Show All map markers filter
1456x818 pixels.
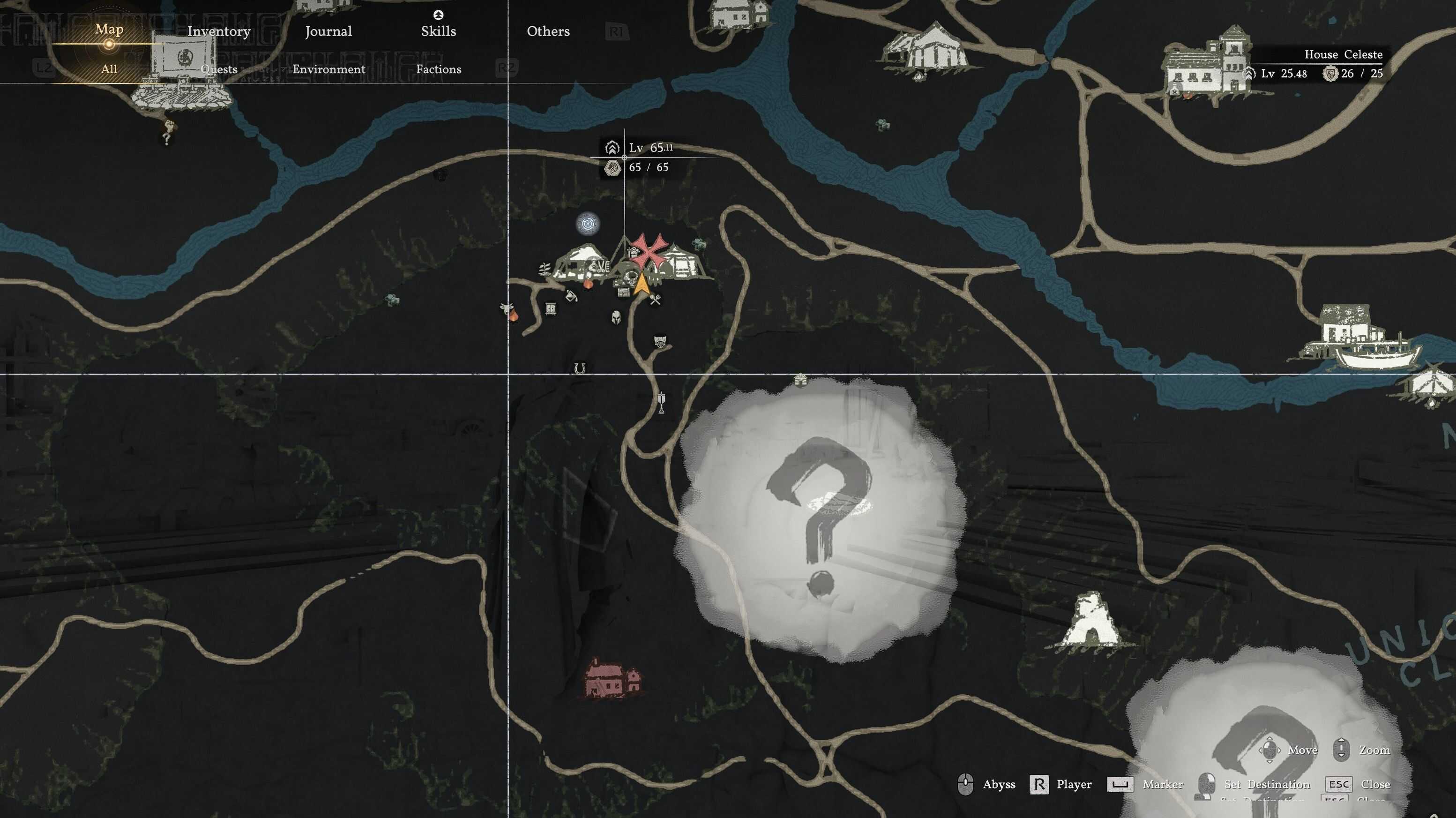[x=109, y=69]
